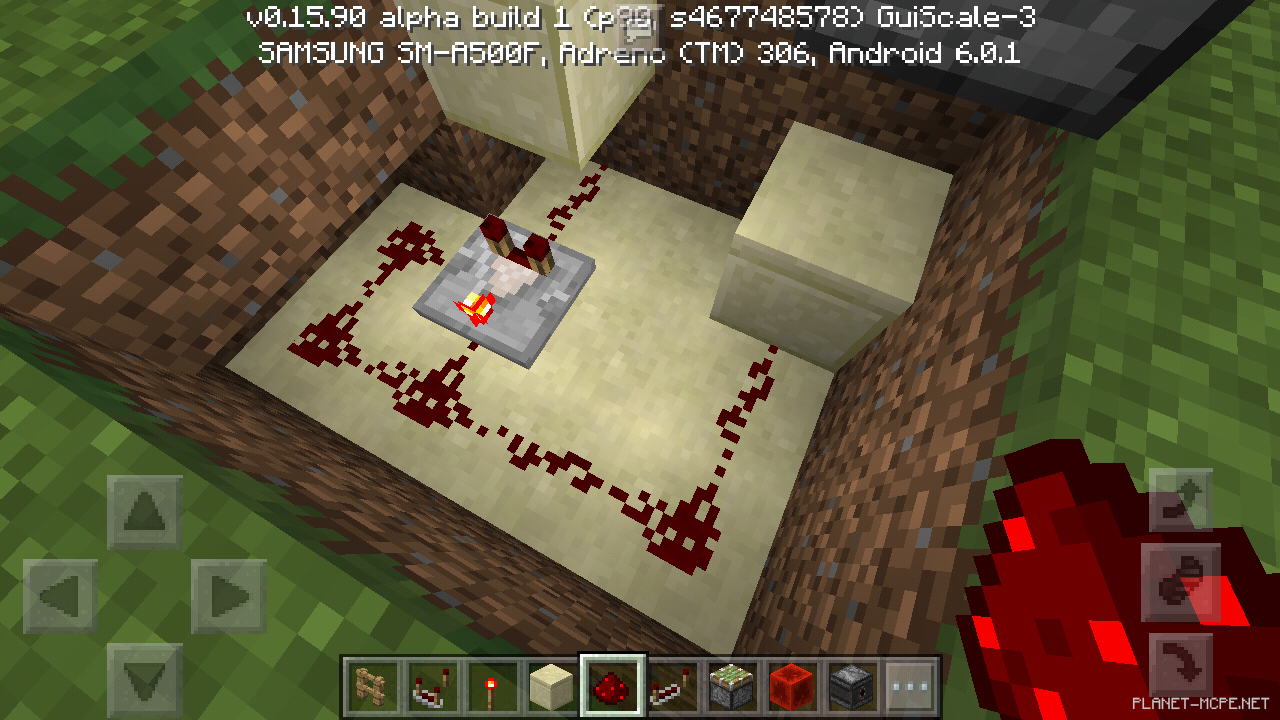Tap the highlighted selected hotbar slot frame
1280x720 pixels.
(x=612, y=687)
